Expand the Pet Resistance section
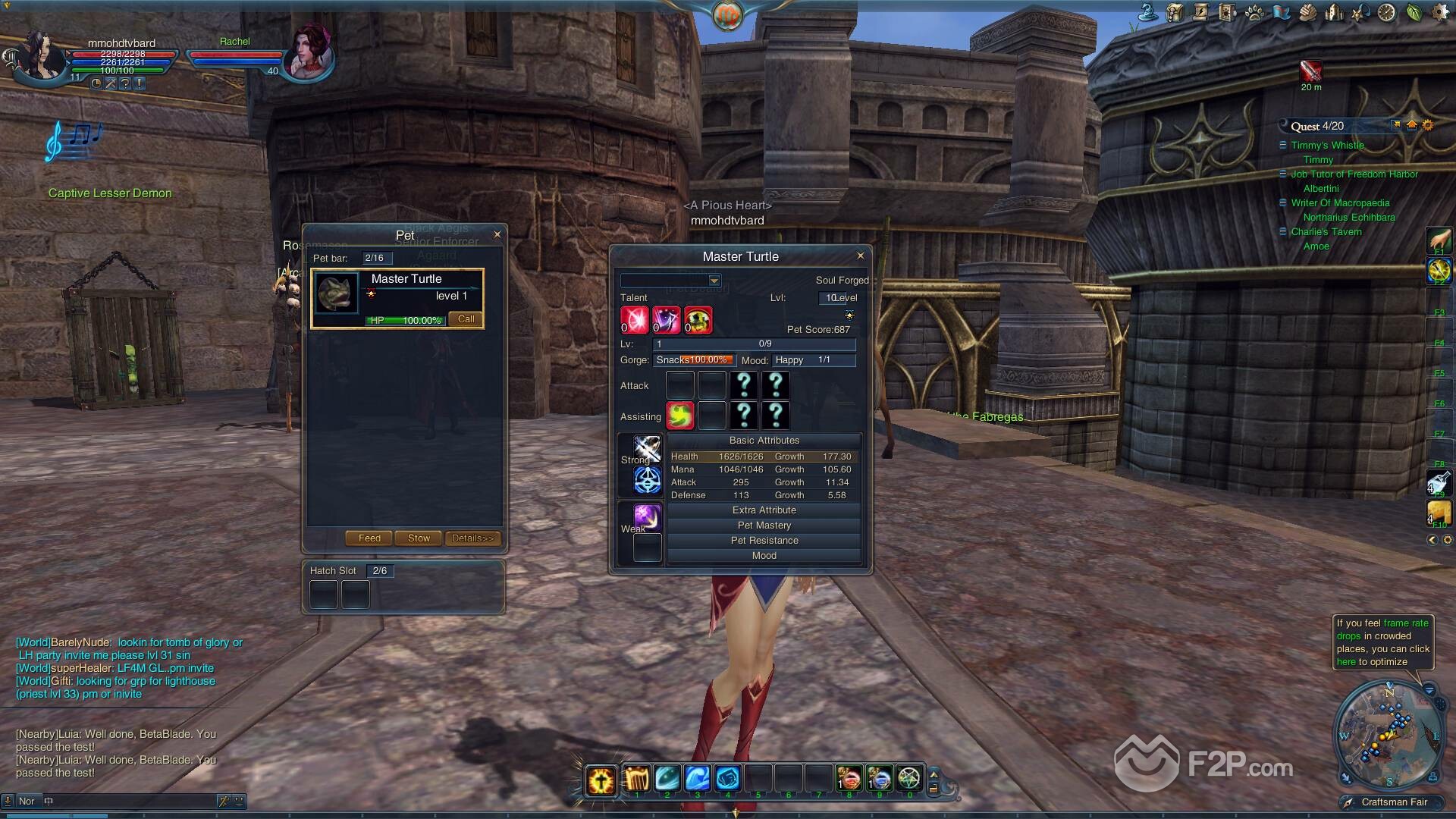Screen dimensions: 1456x819 click(764, 541)
